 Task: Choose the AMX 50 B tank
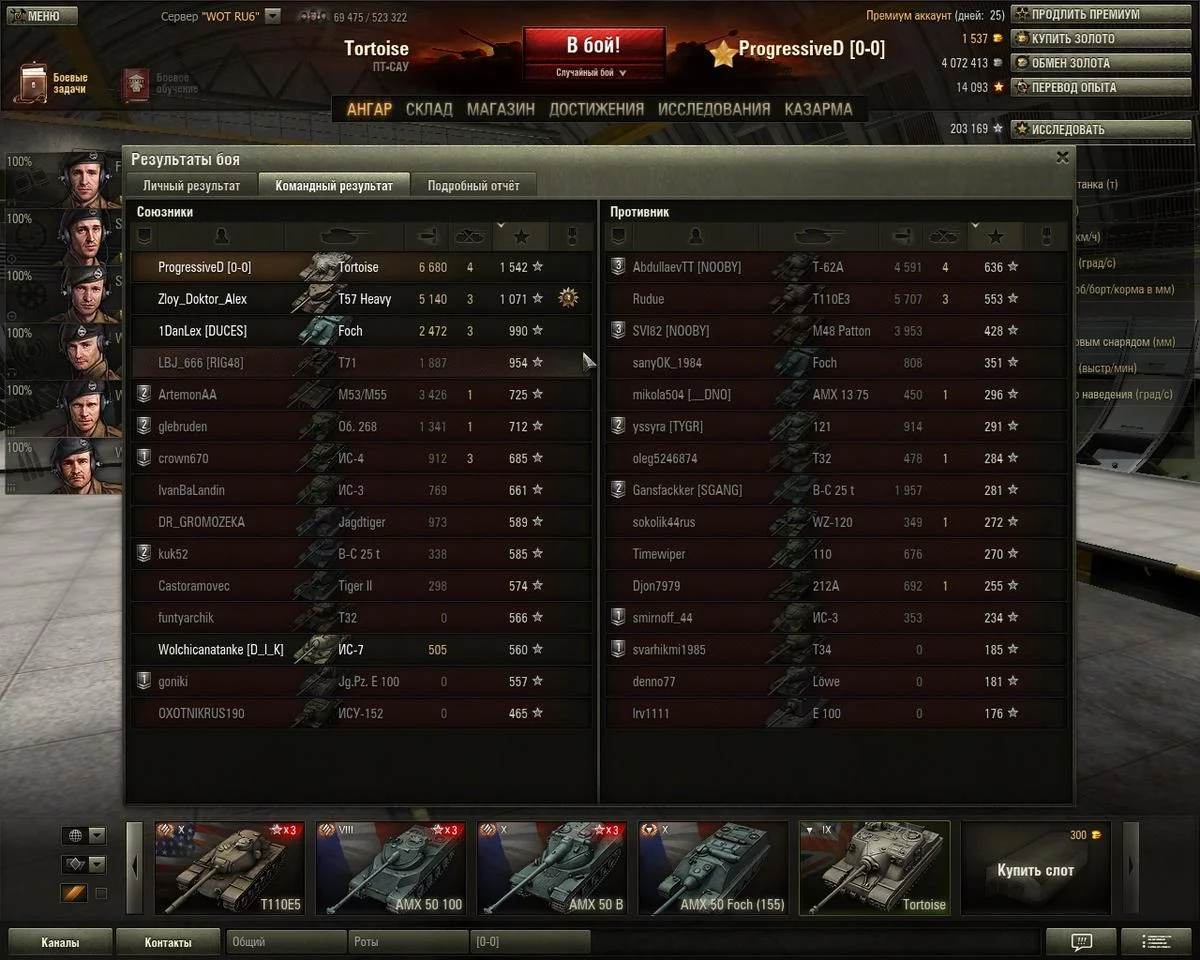click(x=551, y=867)
